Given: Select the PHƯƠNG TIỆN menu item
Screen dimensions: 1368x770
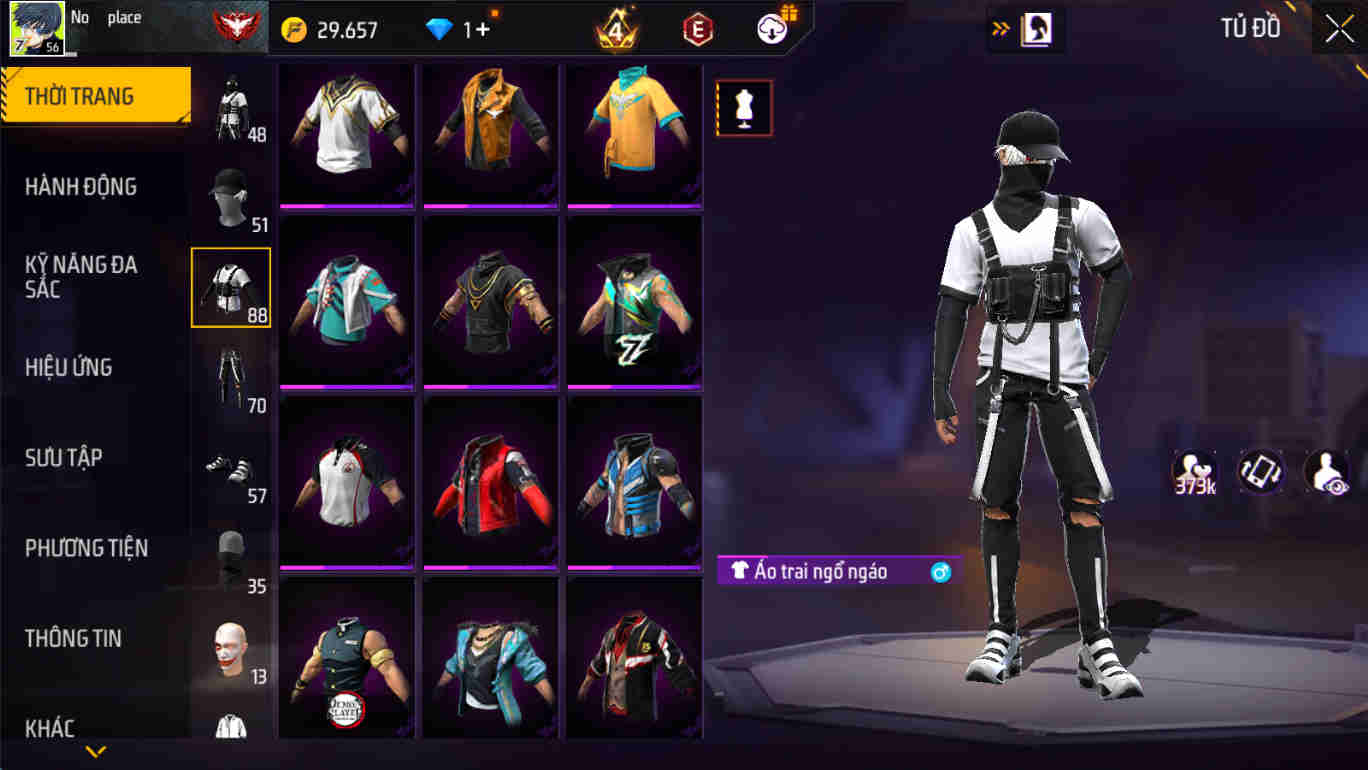Looking at the screenshot, I should (96, 548).
